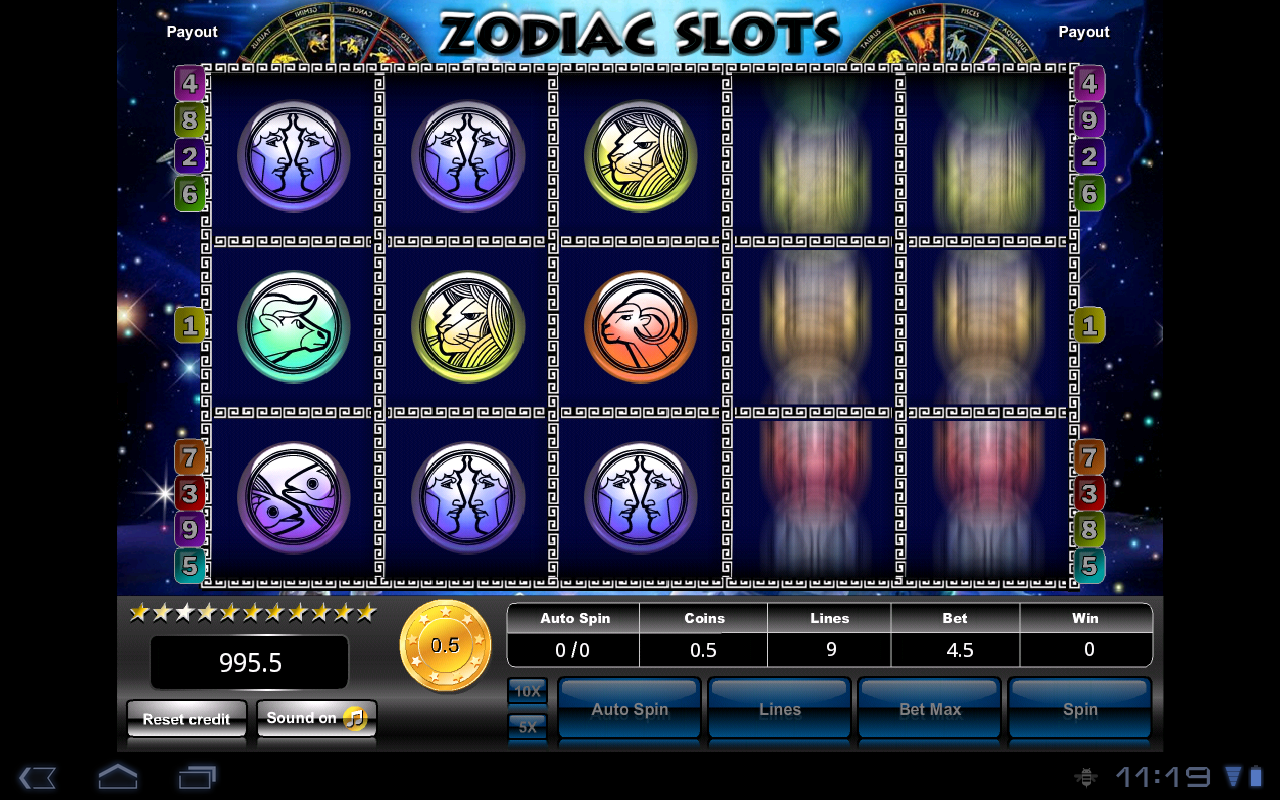Image resolution: width=1280 pixels, height=800 pixels.
Task: Click the Taurus coin on the middle row
Action: (x=292, y=328)
